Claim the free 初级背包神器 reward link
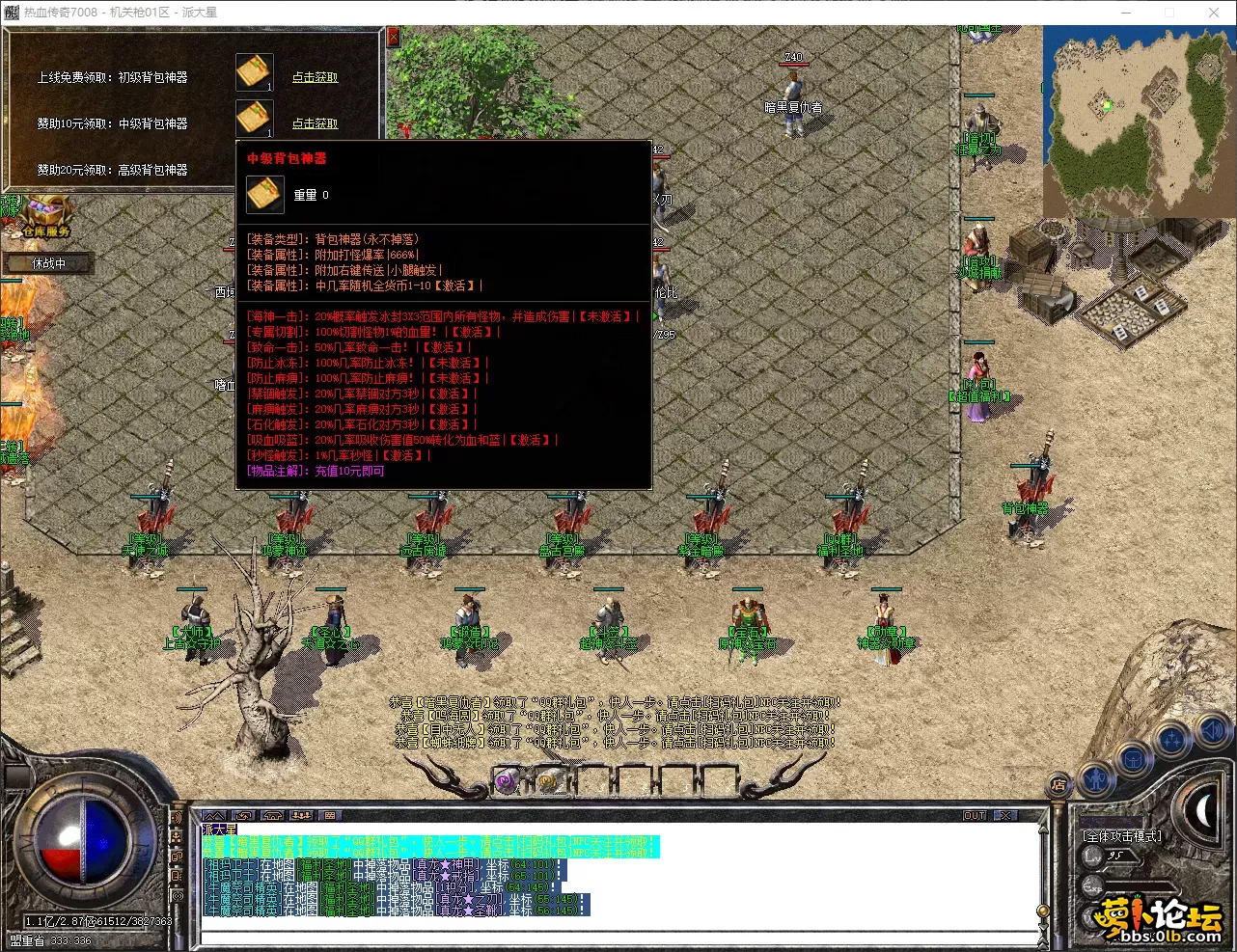This screenshot has width=1237, height=952. (316, 77)
